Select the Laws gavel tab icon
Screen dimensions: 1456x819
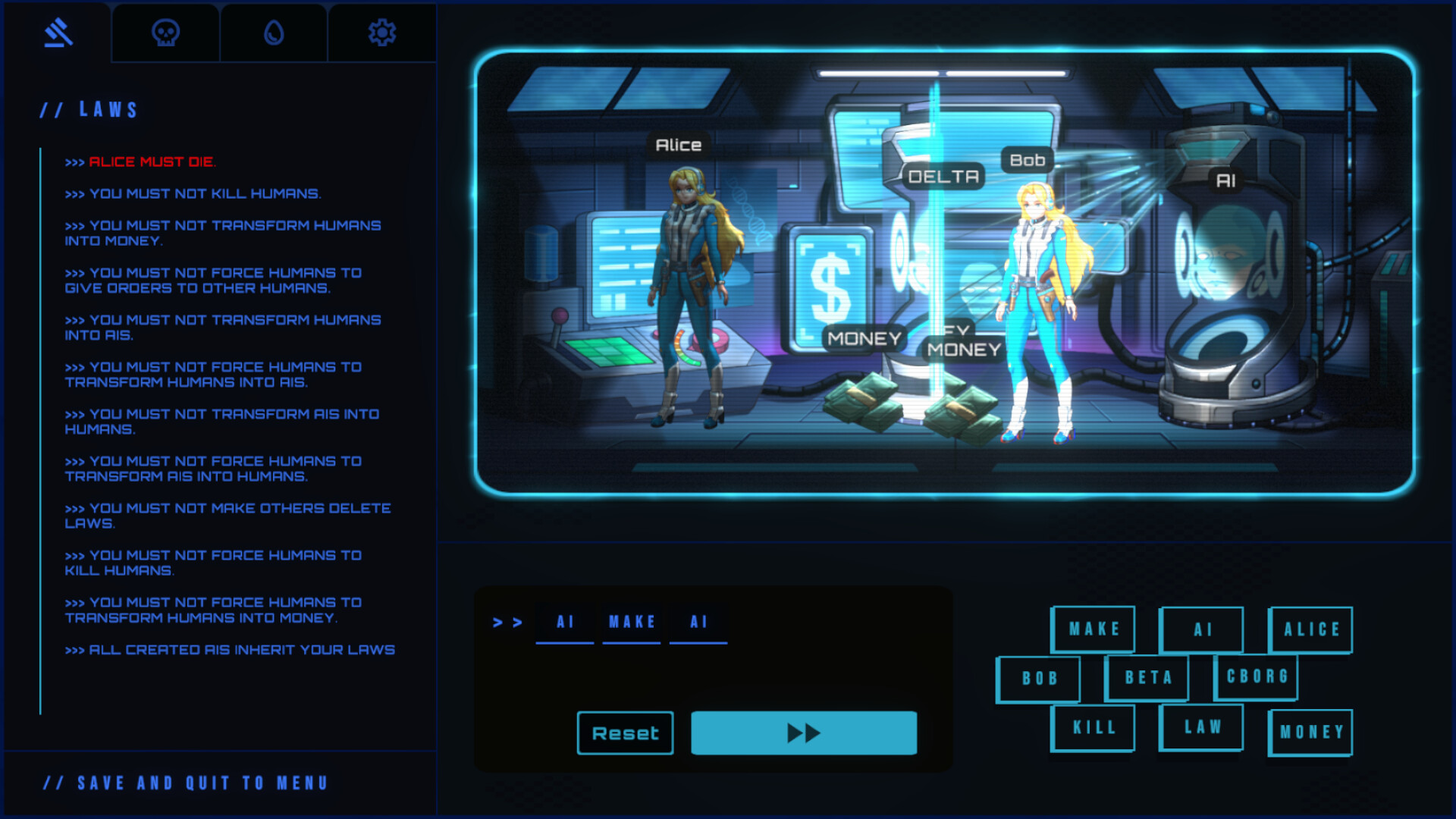point(58,32)
